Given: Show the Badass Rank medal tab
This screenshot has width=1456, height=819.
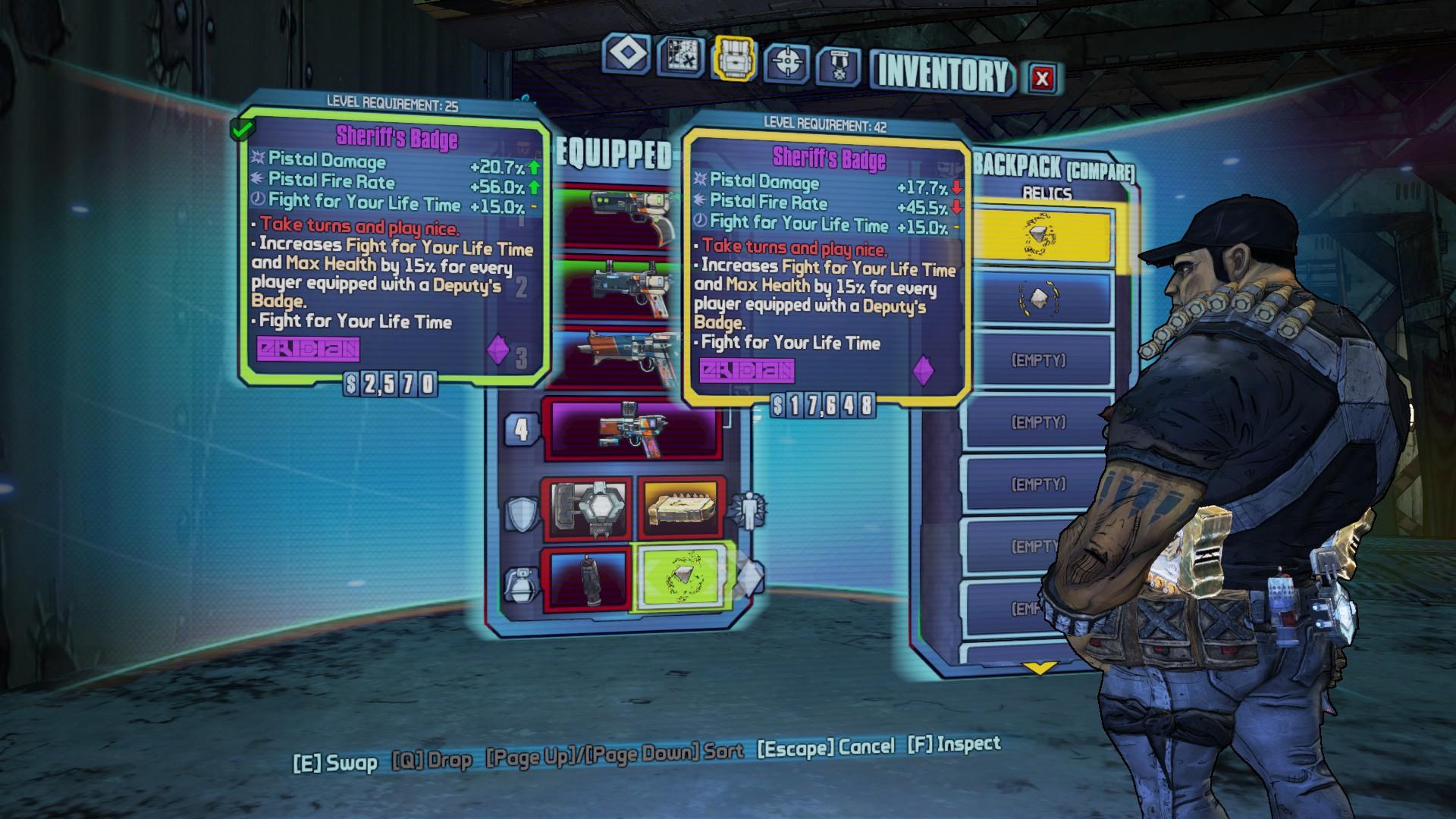Looking at the screenshot, I should 838,66.
